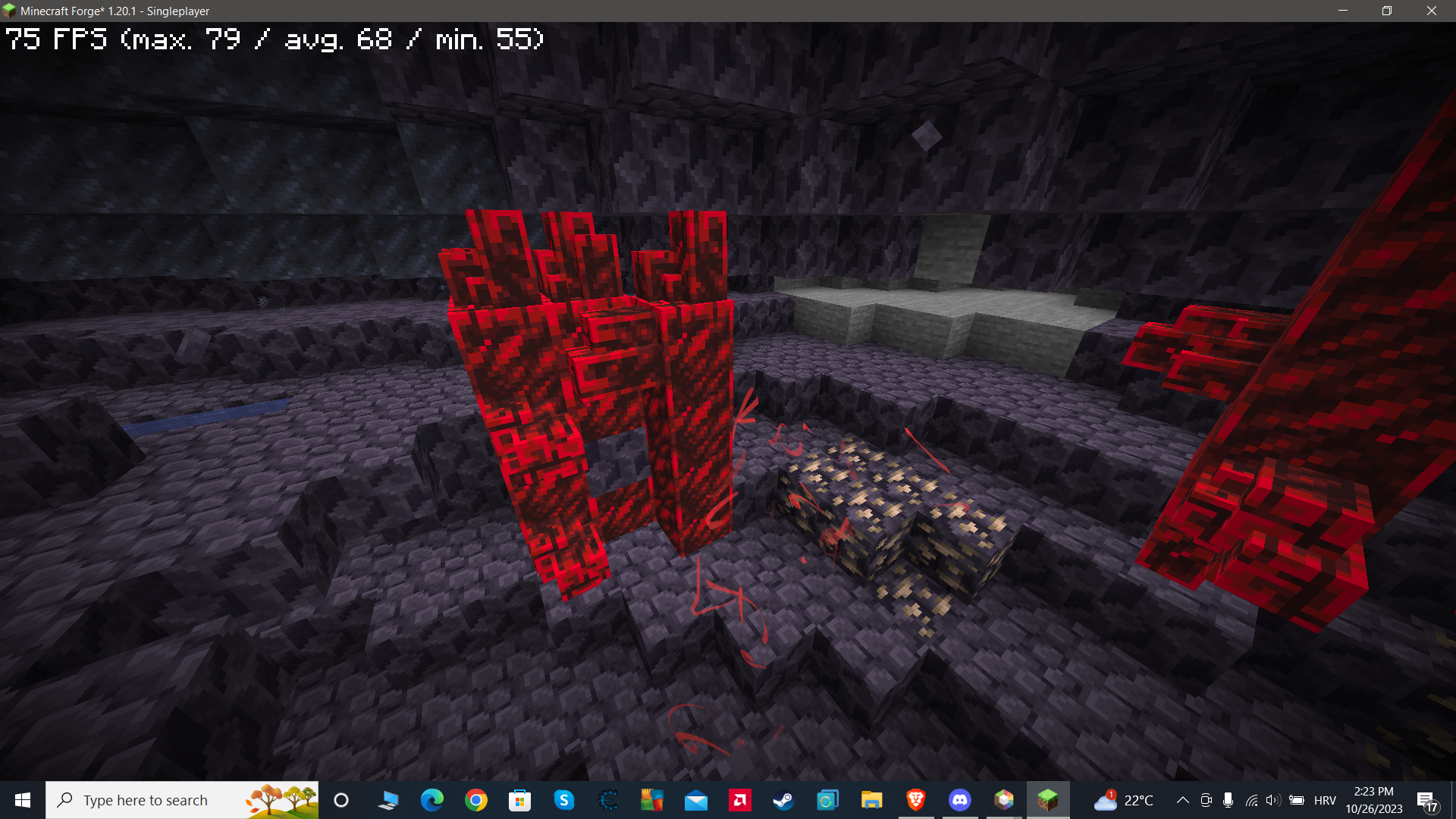Open AVG antivirus from the taskbar
Image resolution: width=1456 pixels, height=819 pixels.
(651, 799)
